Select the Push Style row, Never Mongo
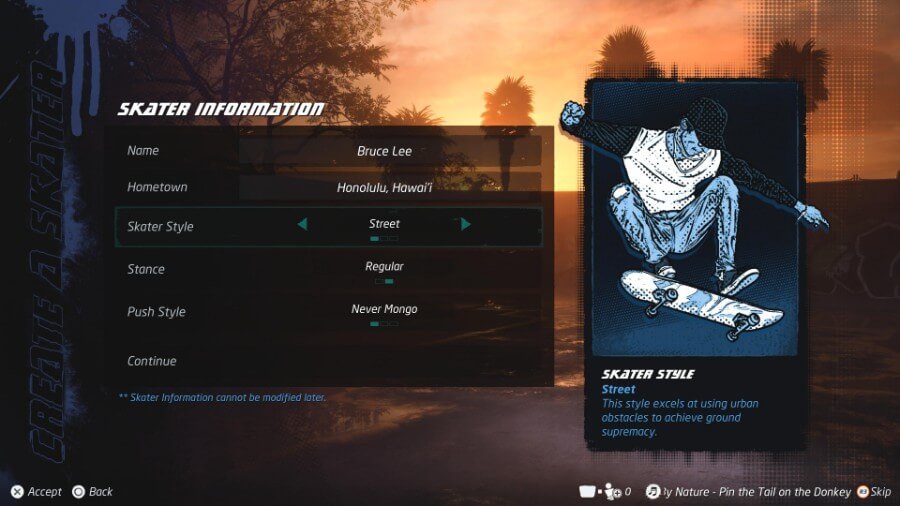The image size is (900, 506). [x=384, y=310]
